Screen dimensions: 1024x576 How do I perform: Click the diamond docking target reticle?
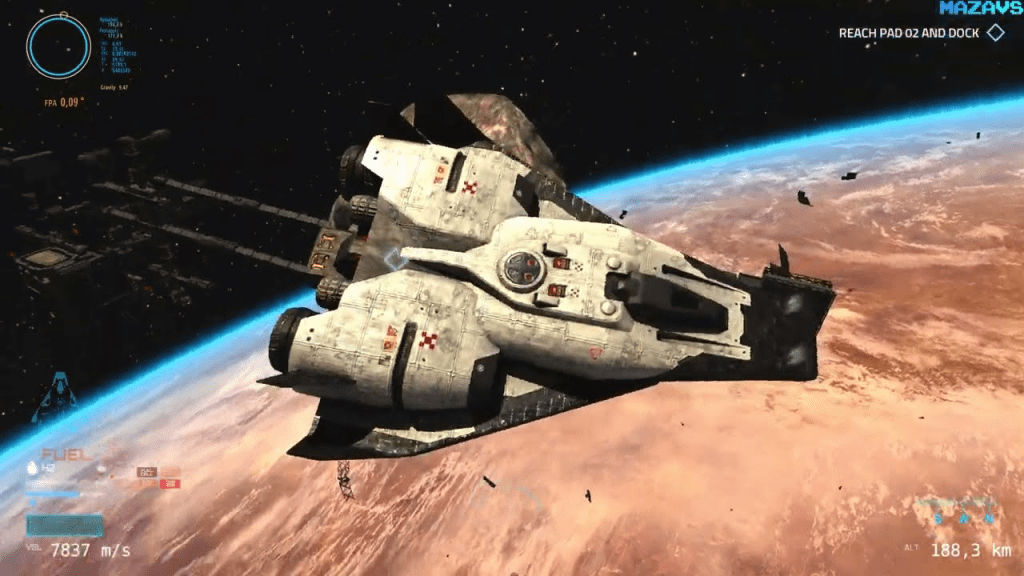coord(396,260)
